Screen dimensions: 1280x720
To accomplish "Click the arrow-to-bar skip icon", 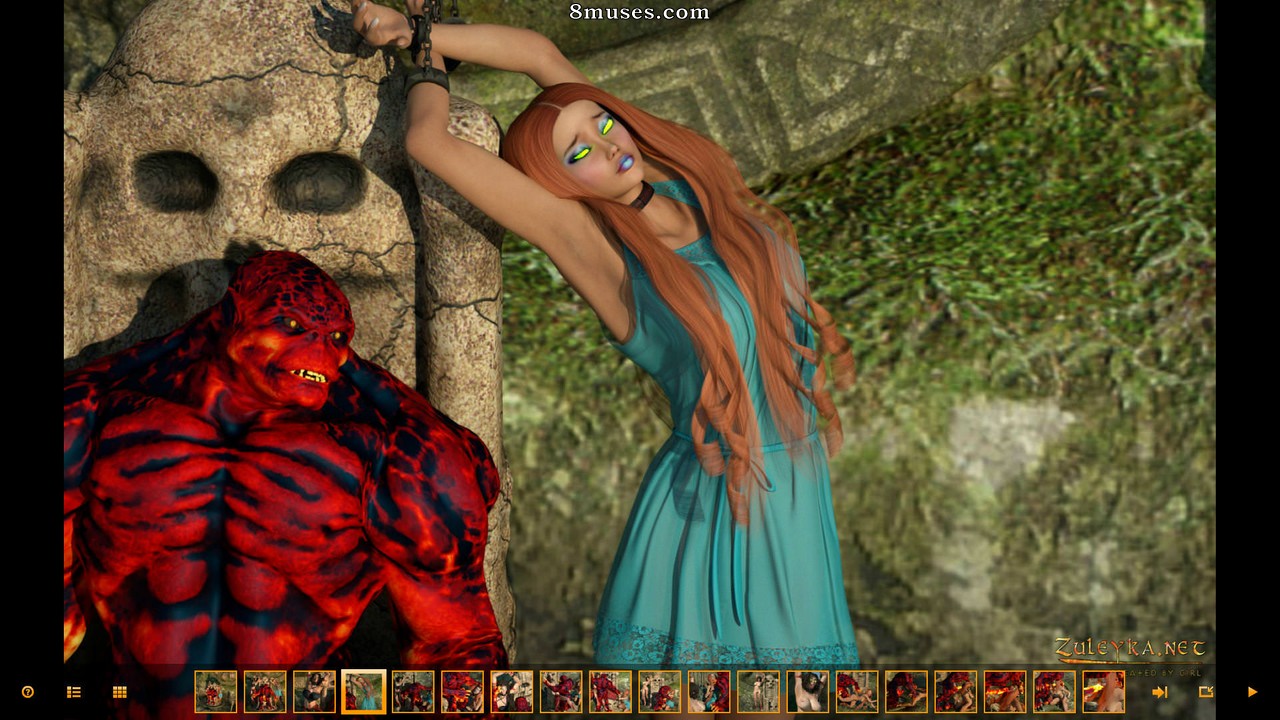I will [x=1160, y=692].
